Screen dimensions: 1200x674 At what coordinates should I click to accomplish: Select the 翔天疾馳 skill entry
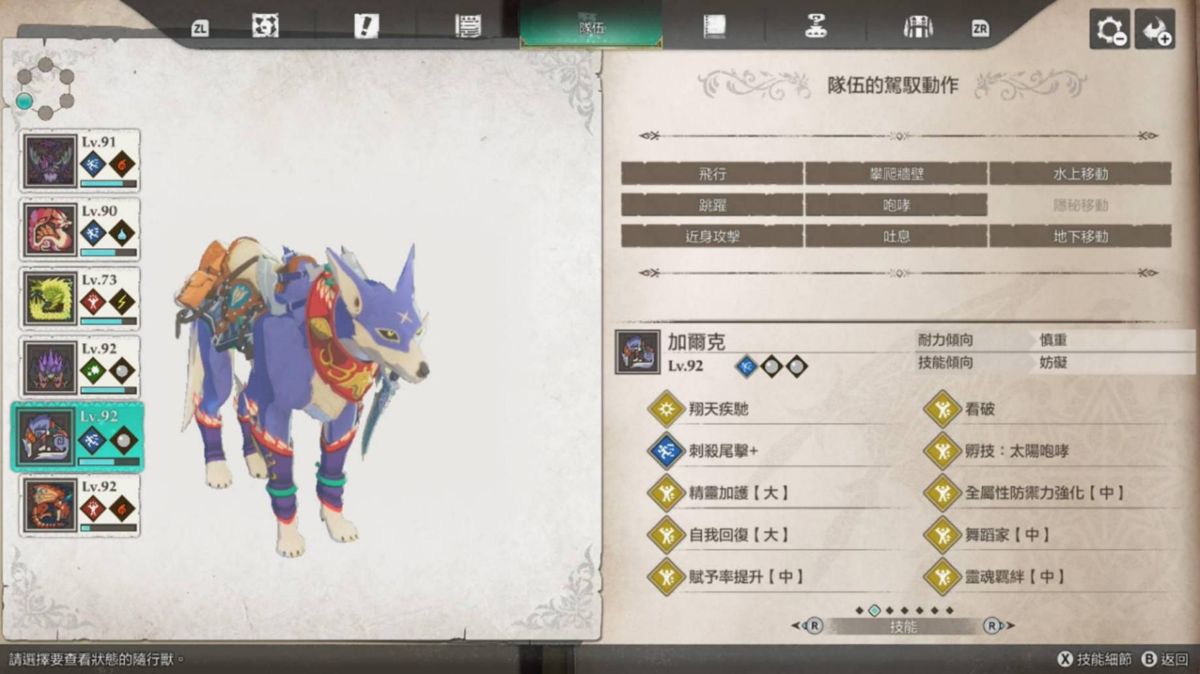(718, 410)
